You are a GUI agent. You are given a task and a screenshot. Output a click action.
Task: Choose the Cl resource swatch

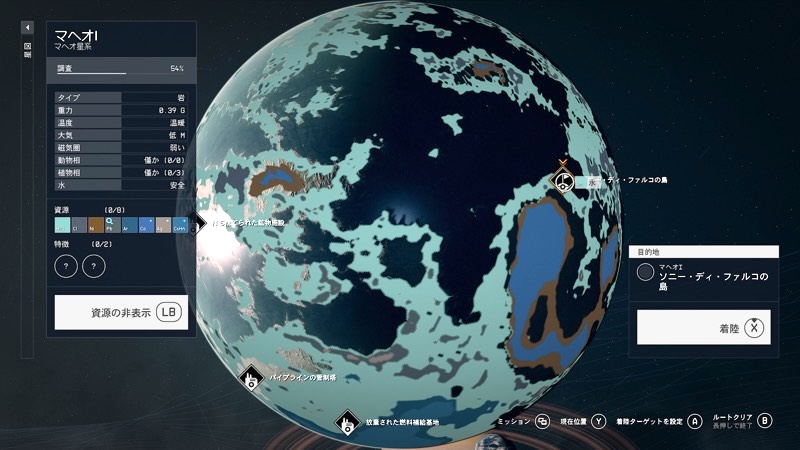(x=80, y=225)
